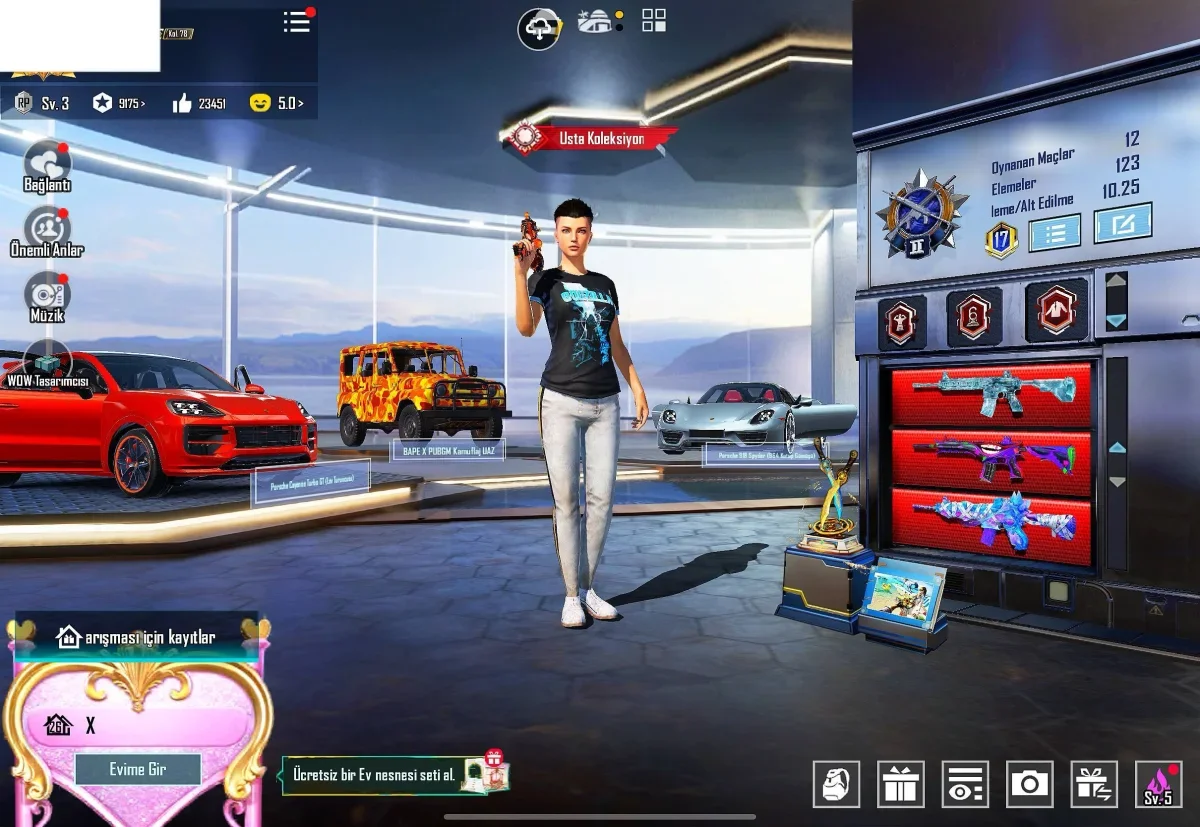The width and height of the screenshot is (1200, 827).
Task: Open the stats list button on the panel
Action: (x=1054, y=232)
